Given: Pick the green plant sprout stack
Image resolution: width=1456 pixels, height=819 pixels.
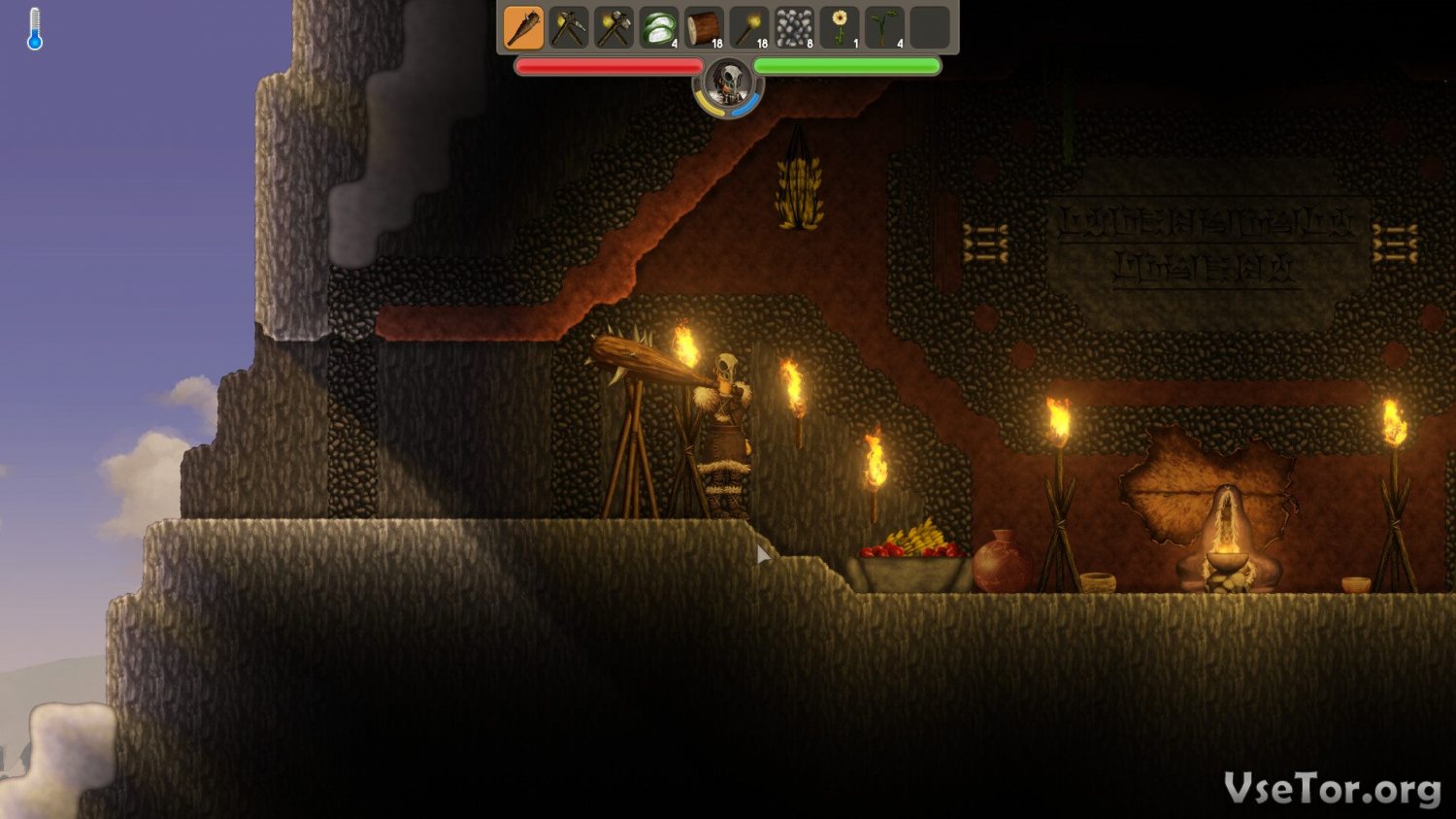Looking at the screenshot, I should point(884,27).
